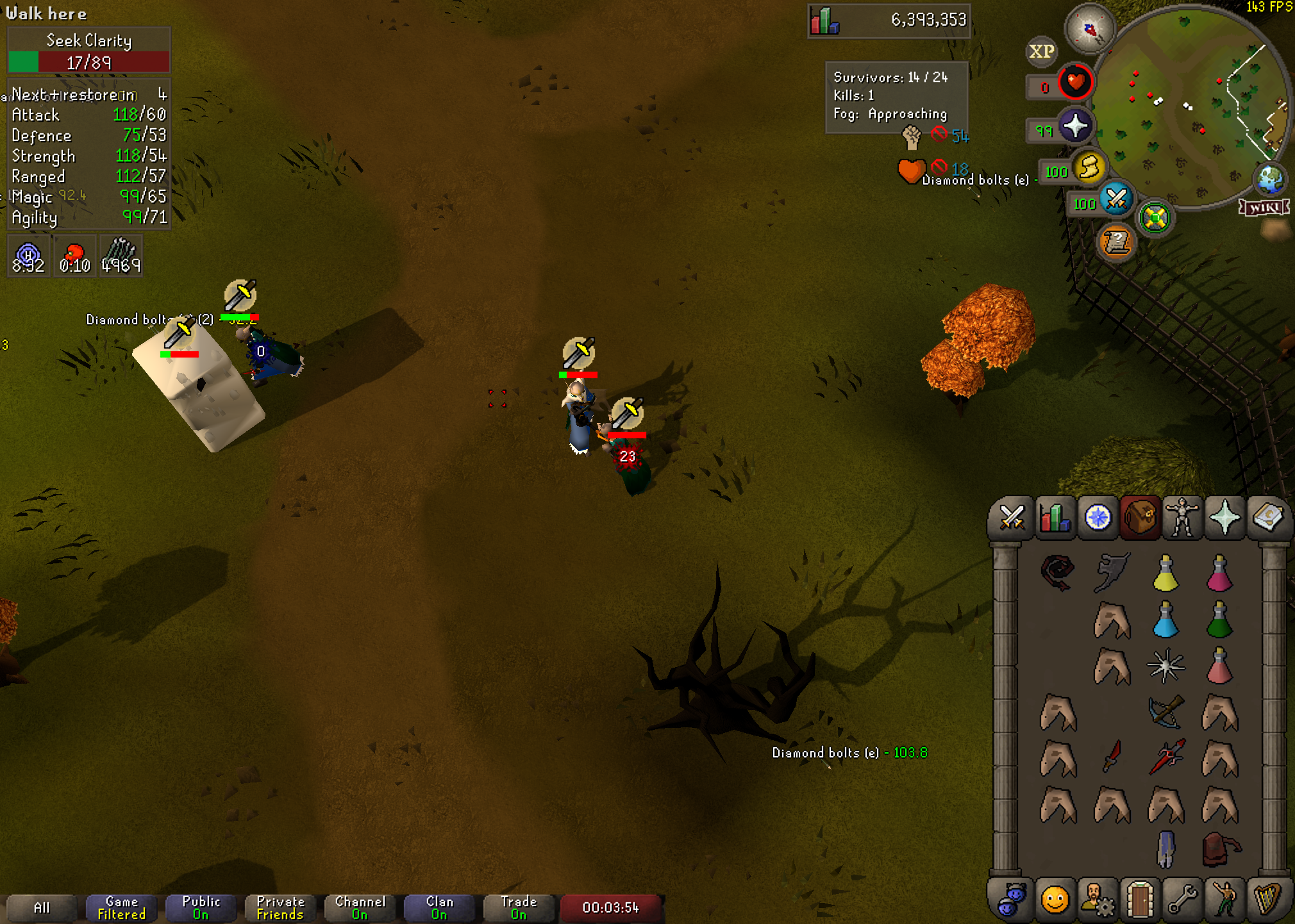Viewport: 1295px width, 924px height.
Task: Open the Emotes smiley tab
Action: point(1055,899)
